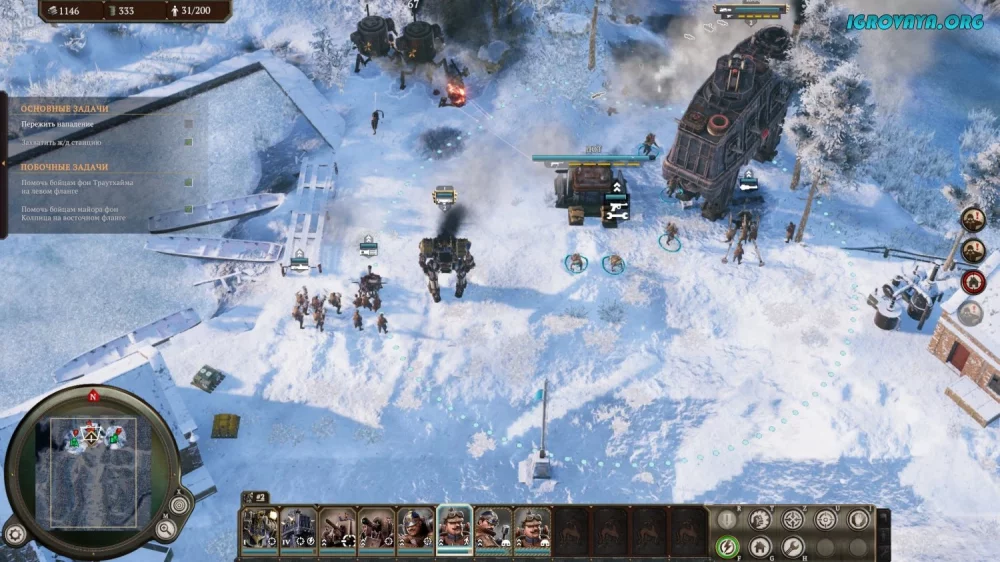Select the red-ringed hero portrait on the right edge
Image resolution: width=1000 pixels, height=562 pixels.
point(972,282)
